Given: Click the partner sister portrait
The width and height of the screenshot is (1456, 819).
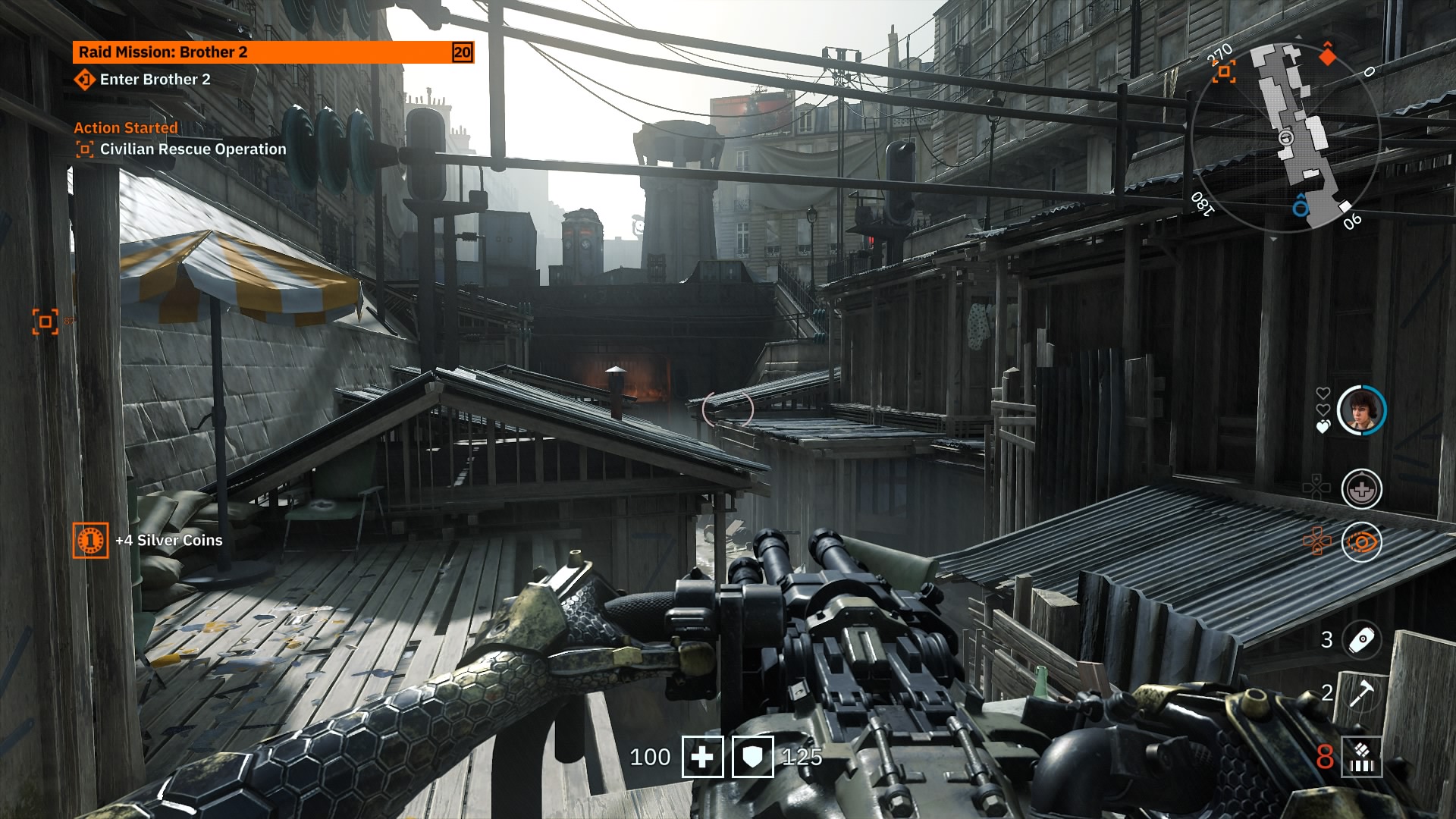Looking at the screenshot, I should pos(1361,410).
